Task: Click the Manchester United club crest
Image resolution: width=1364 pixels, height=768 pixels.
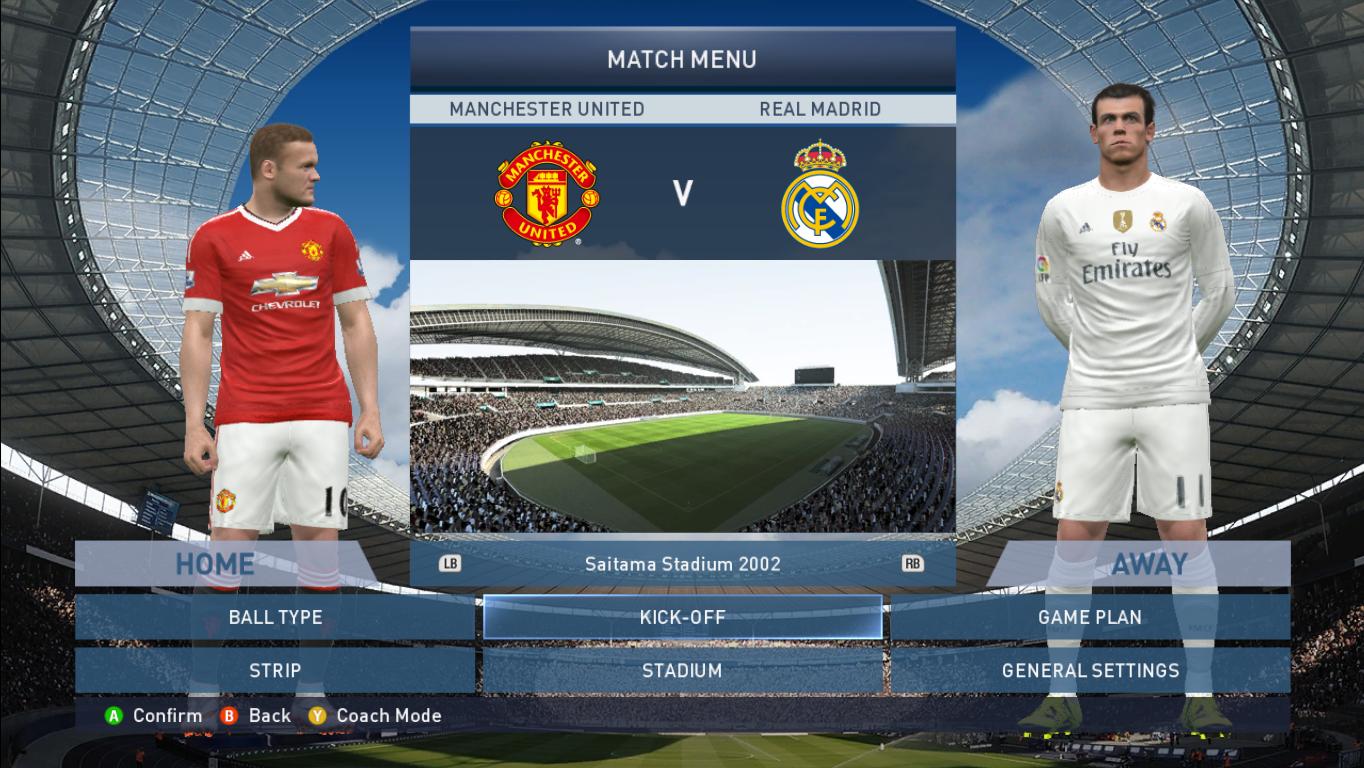Action: pos(548,193)
